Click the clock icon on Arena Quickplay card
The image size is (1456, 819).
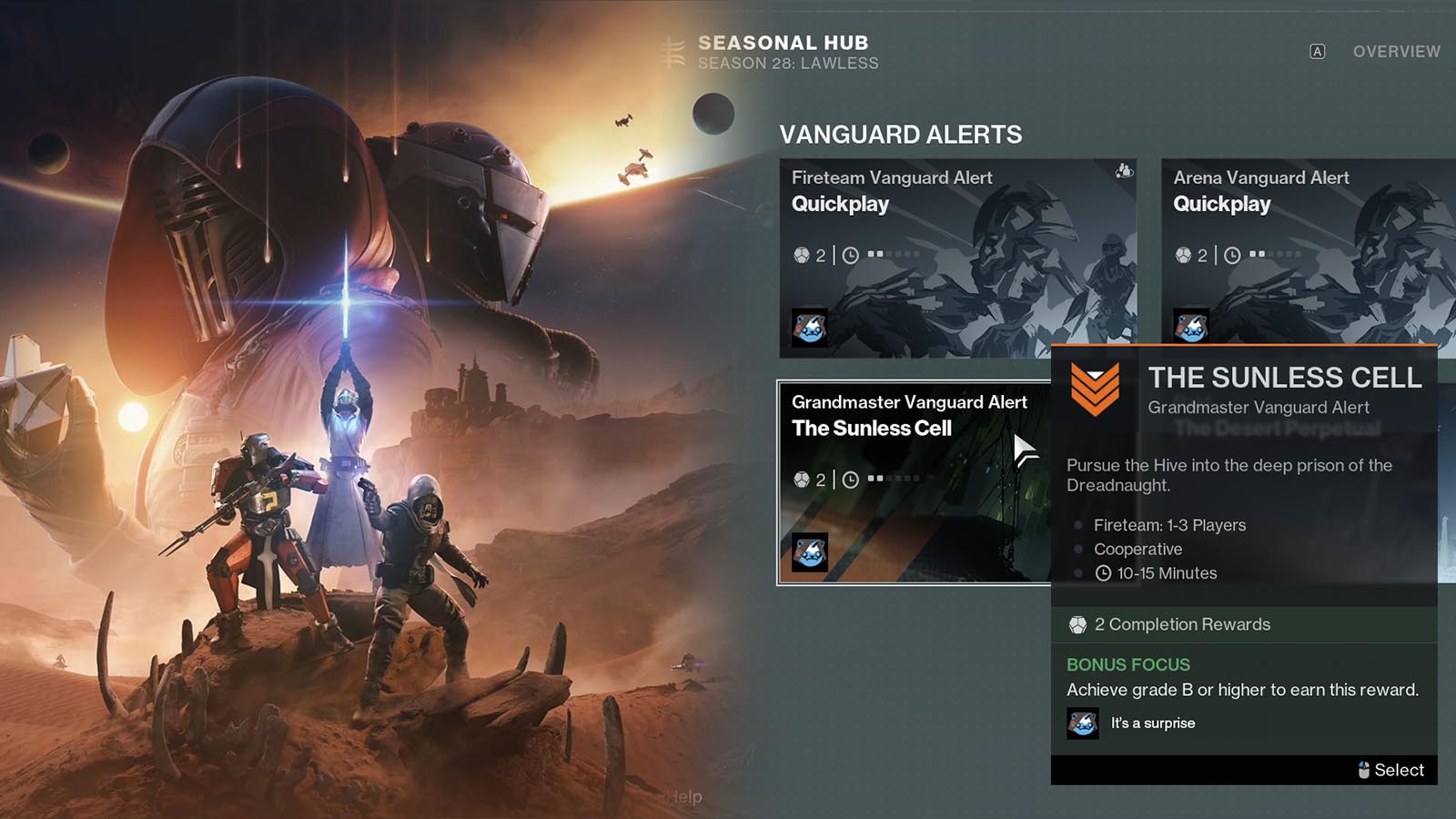[x=1233, y=254]
